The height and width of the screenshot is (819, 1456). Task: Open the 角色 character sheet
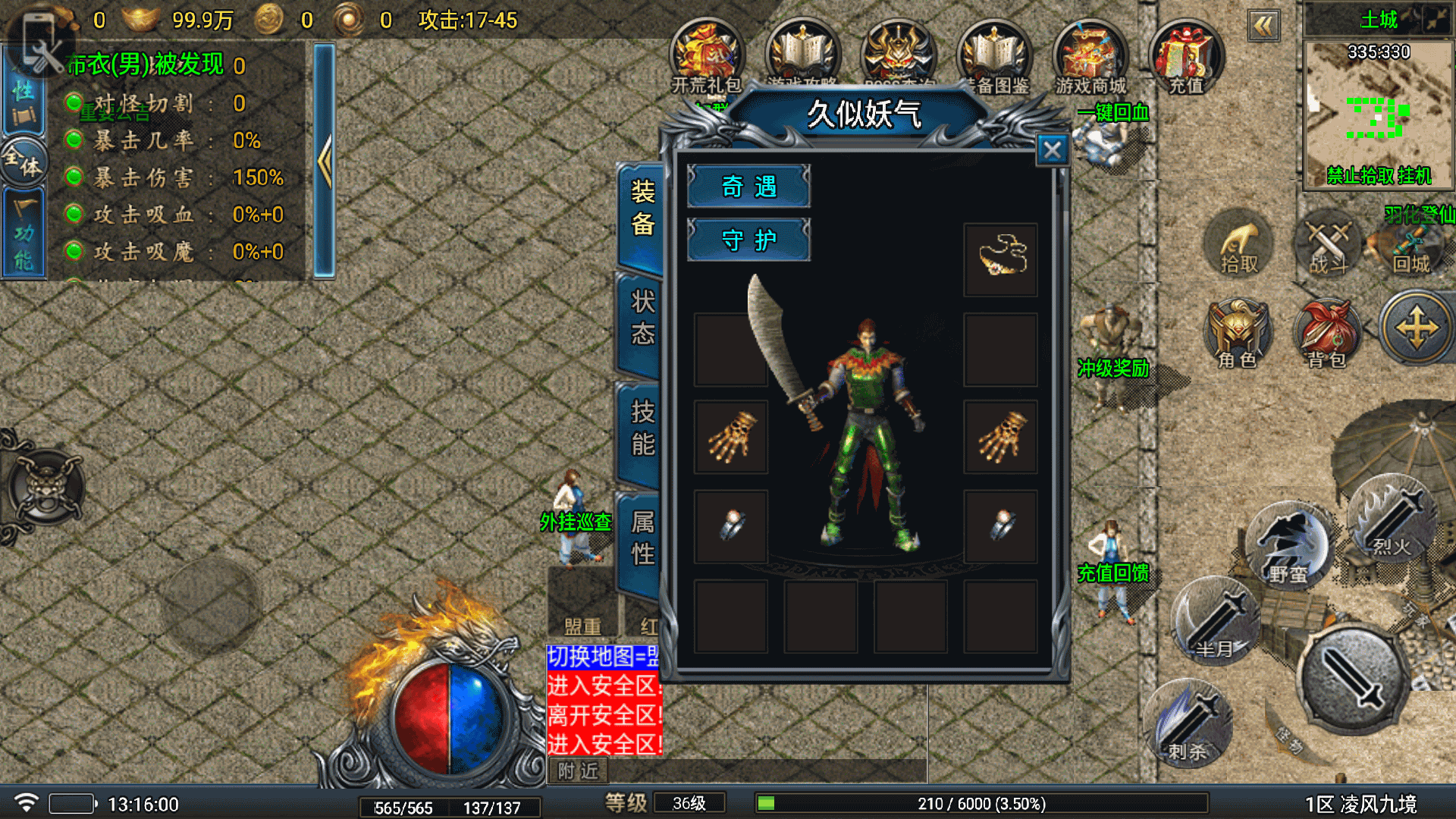click(1238, 334)
